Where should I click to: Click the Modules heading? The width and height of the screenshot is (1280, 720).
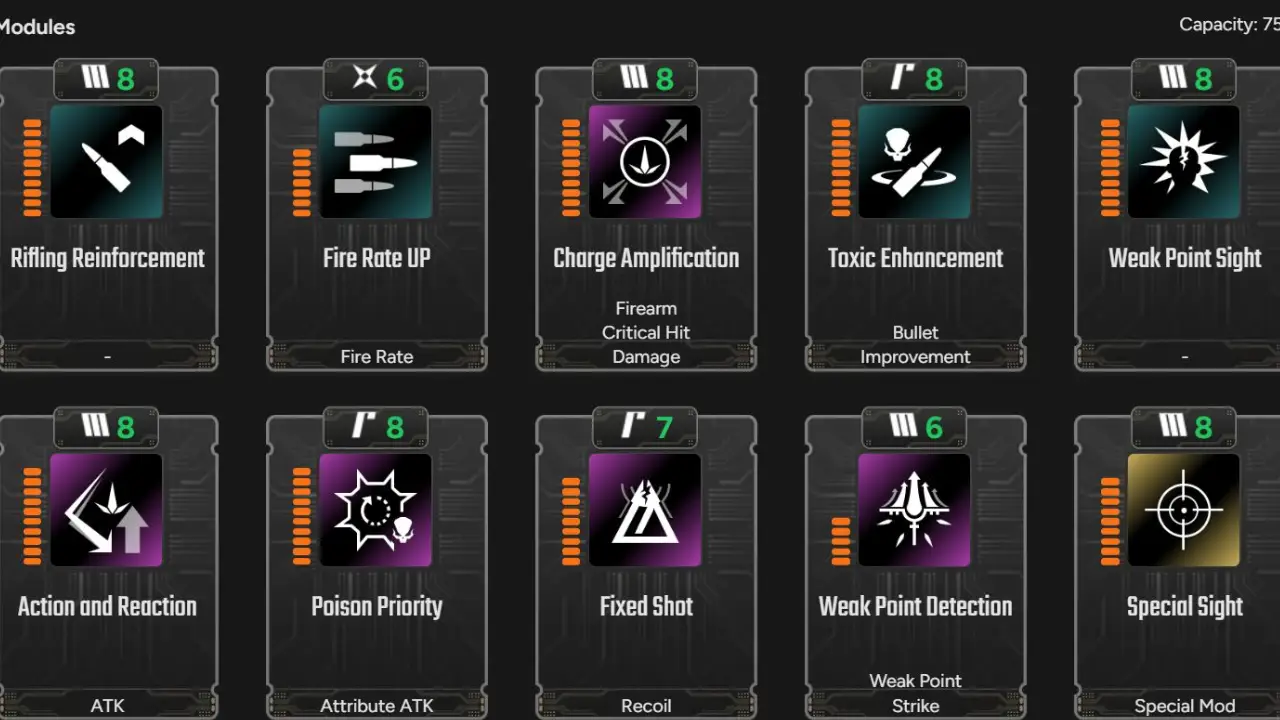click(37, 27)
